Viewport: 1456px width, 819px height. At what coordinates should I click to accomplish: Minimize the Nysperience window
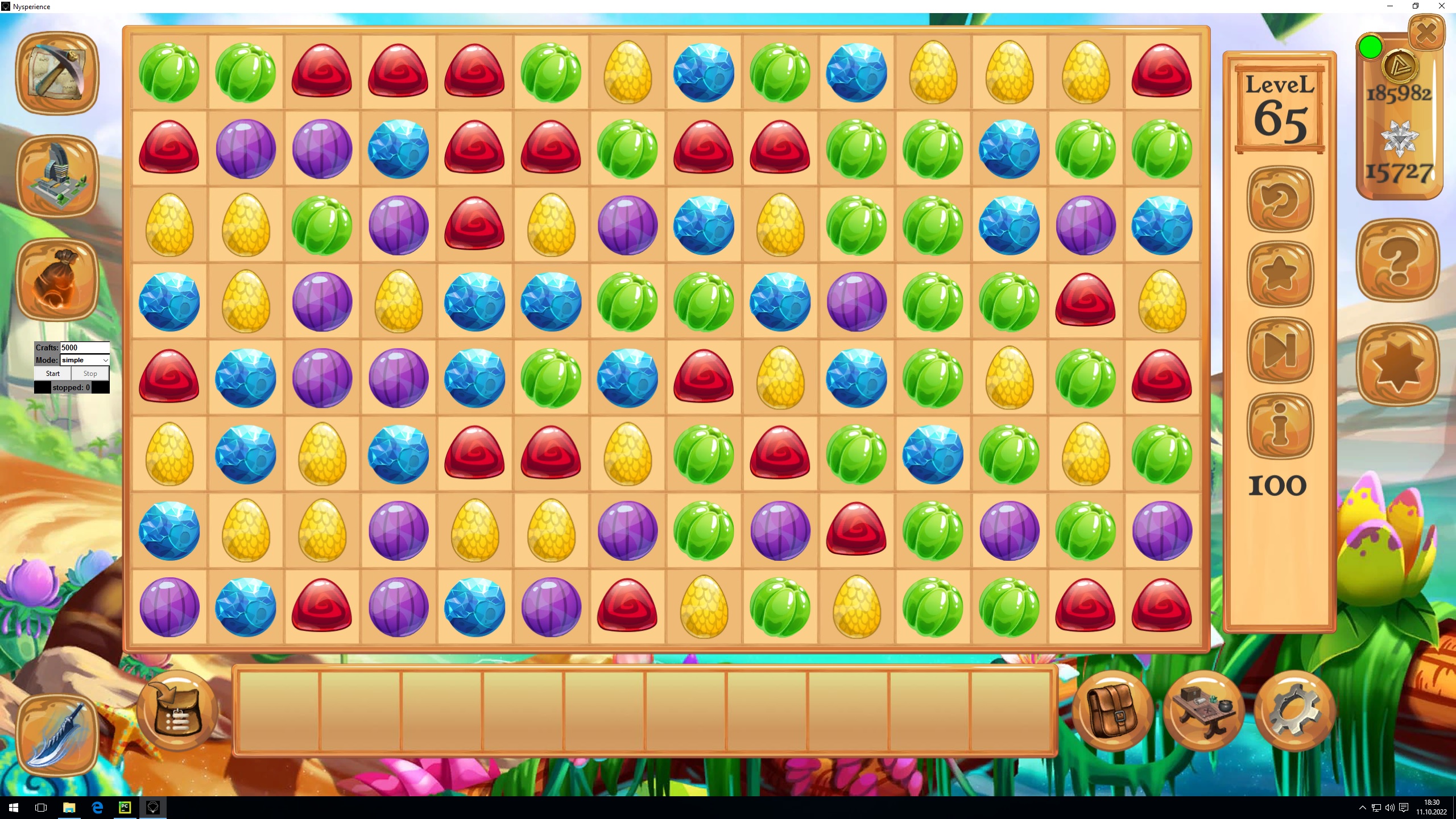(x=1389, y=6)
